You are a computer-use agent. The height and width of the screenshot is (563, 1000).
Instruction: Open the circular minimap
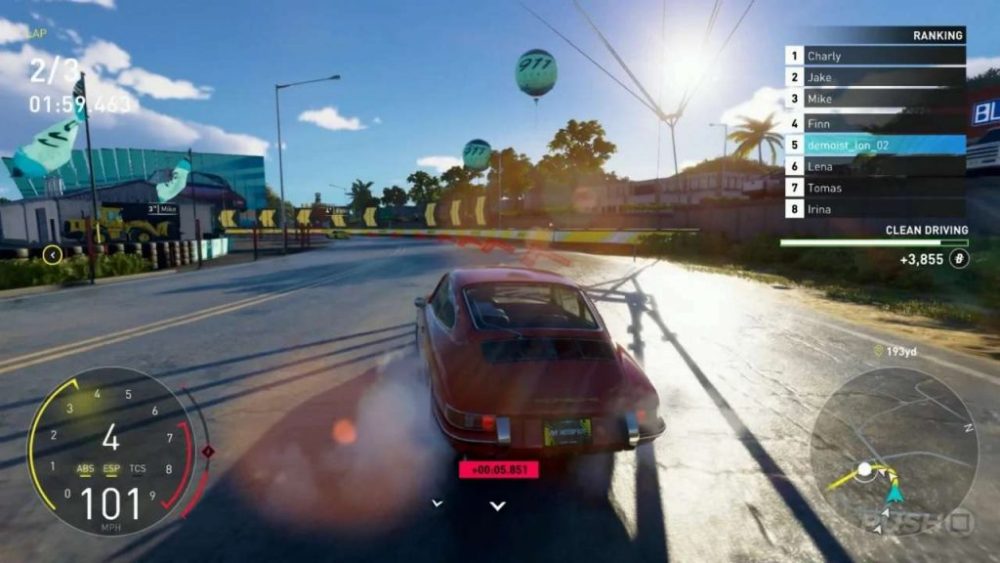892,451
